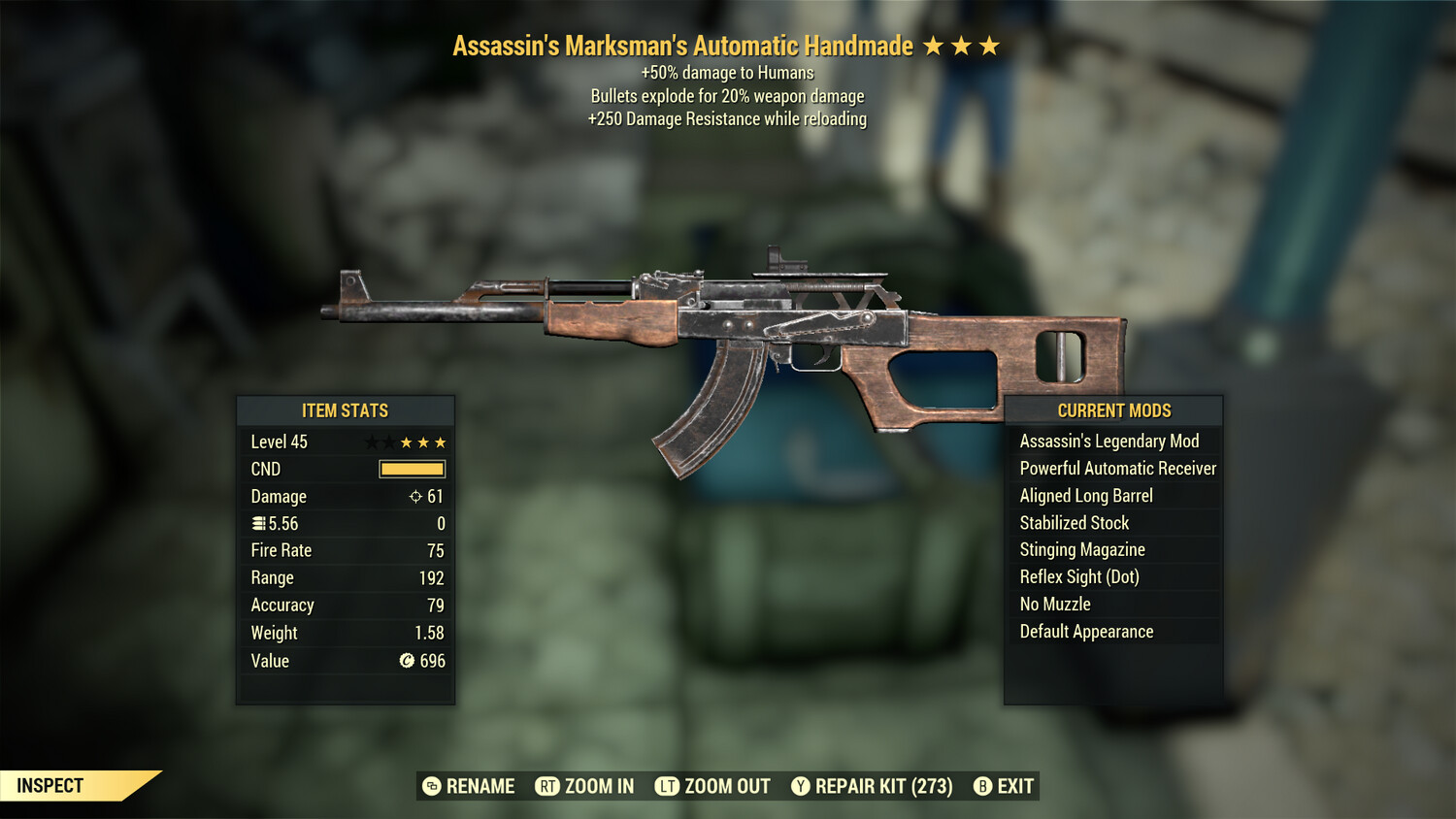Click the RT controller icon for Zoom In
The height and width of the screenshot is (819, 1456).
point(548,786)
